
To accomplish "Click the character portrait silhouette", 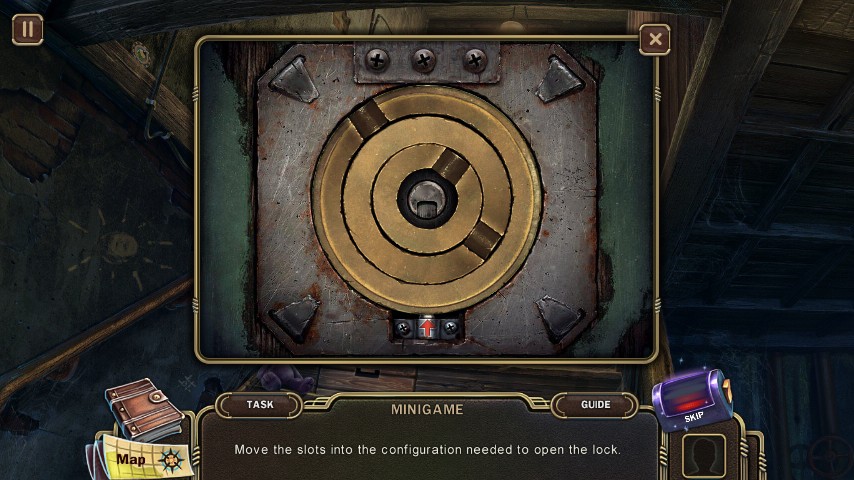I will tap(704, 456).
